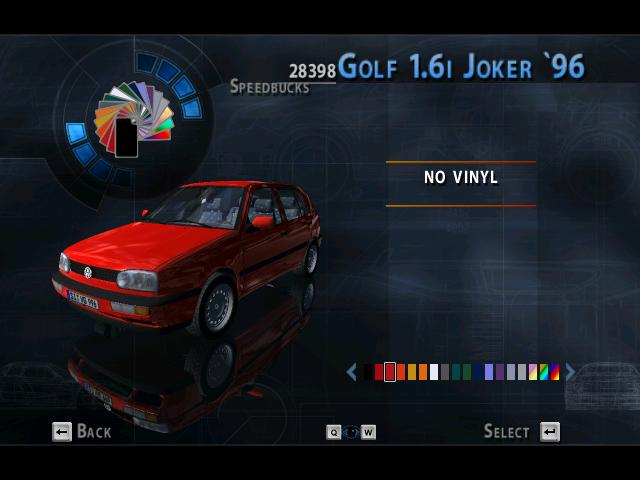Viewport: 640px width, 480px height.
Task: Select the periwinkle light blue swatch
Action: coord(489,372)
